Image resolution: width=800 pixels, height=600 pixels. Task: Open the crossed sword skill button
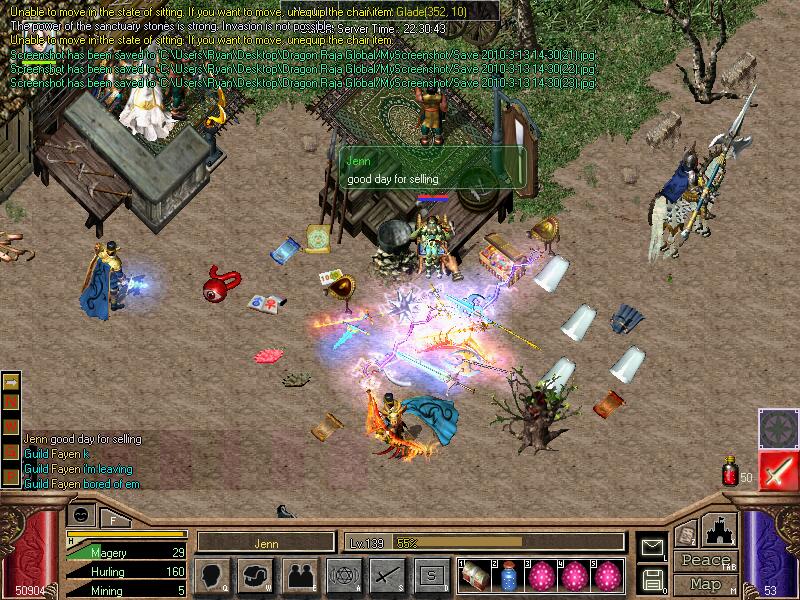pyautogui.click(x=386, y=575)
